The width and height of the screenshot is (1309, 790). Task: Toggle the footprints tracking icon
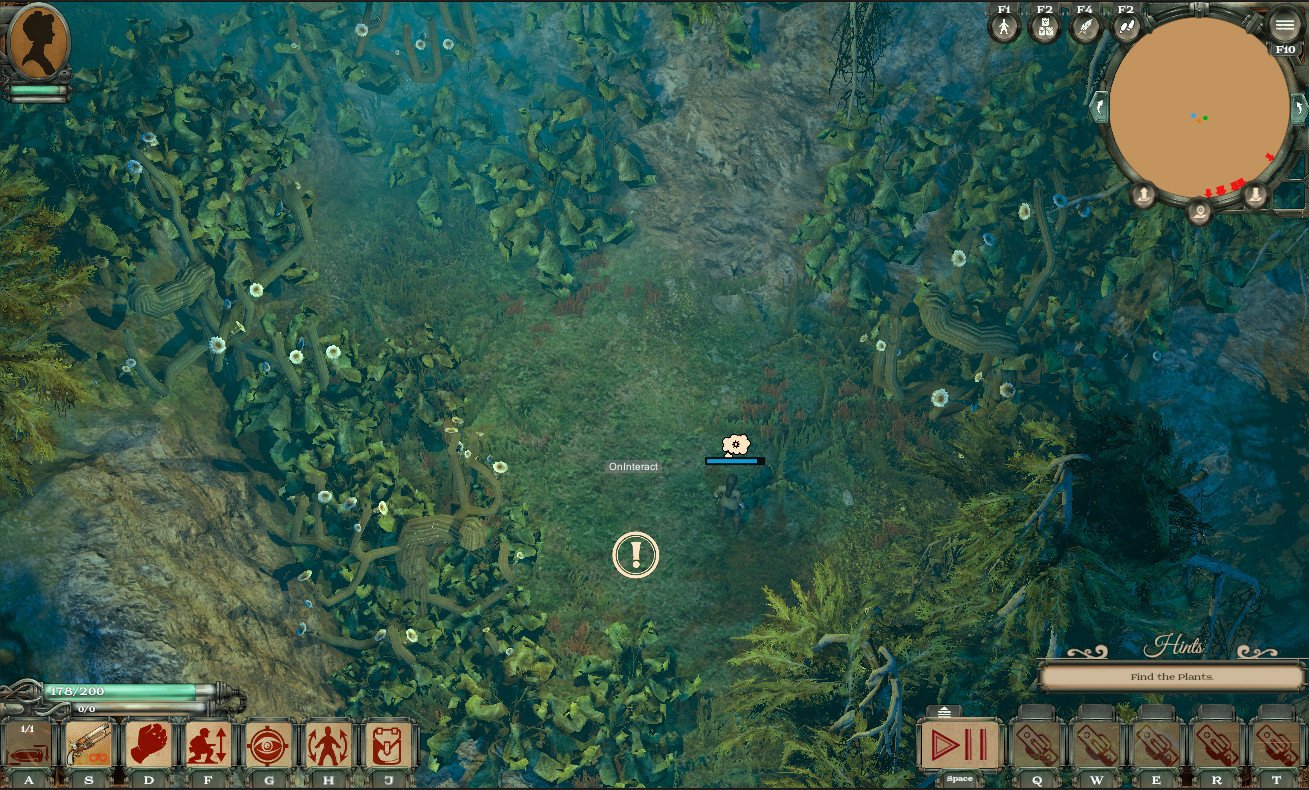pyautogui.click(x=1125, y=25)
